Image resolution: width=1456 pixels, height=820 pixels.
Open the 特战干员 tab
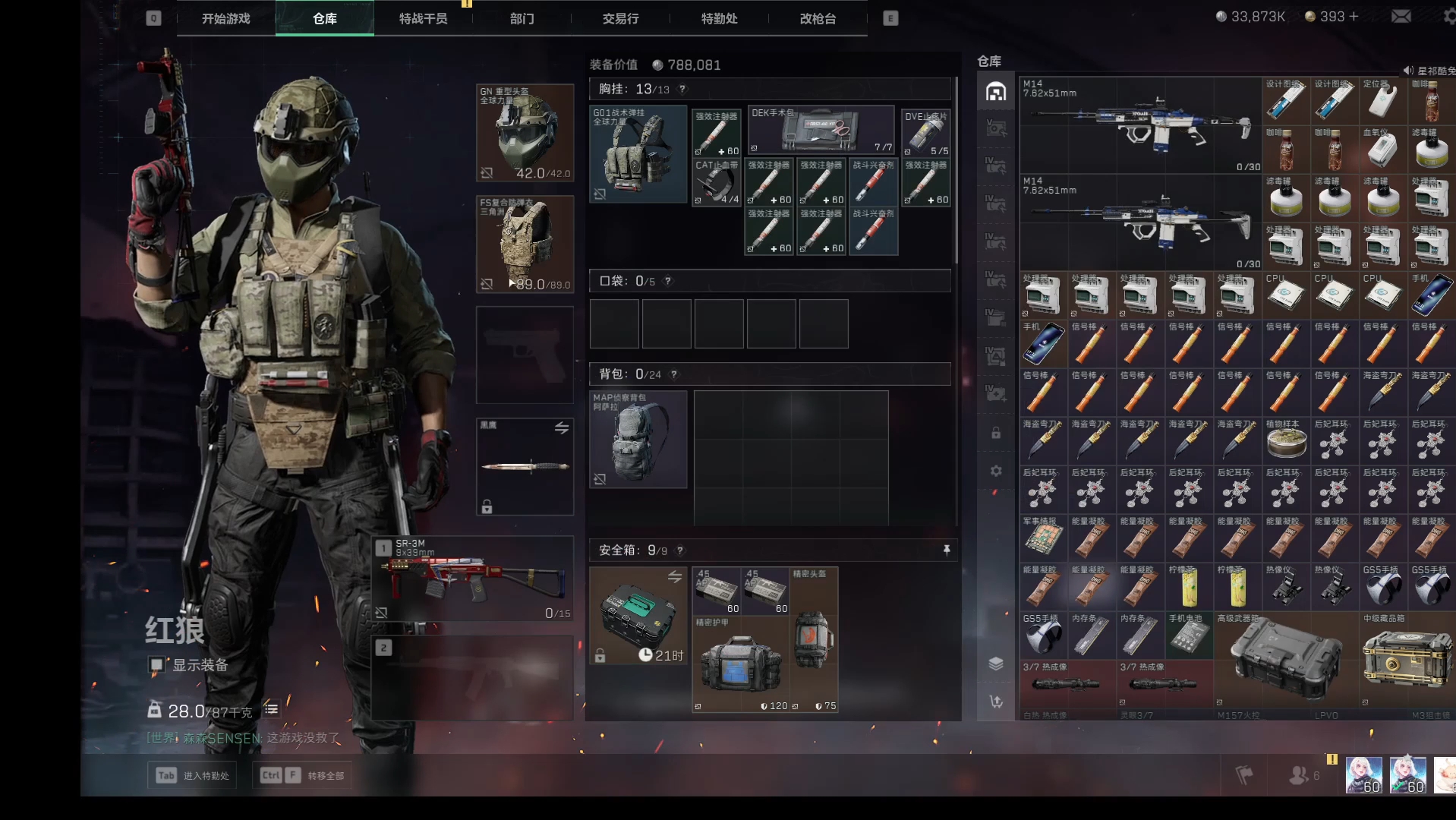click(423, 18)
